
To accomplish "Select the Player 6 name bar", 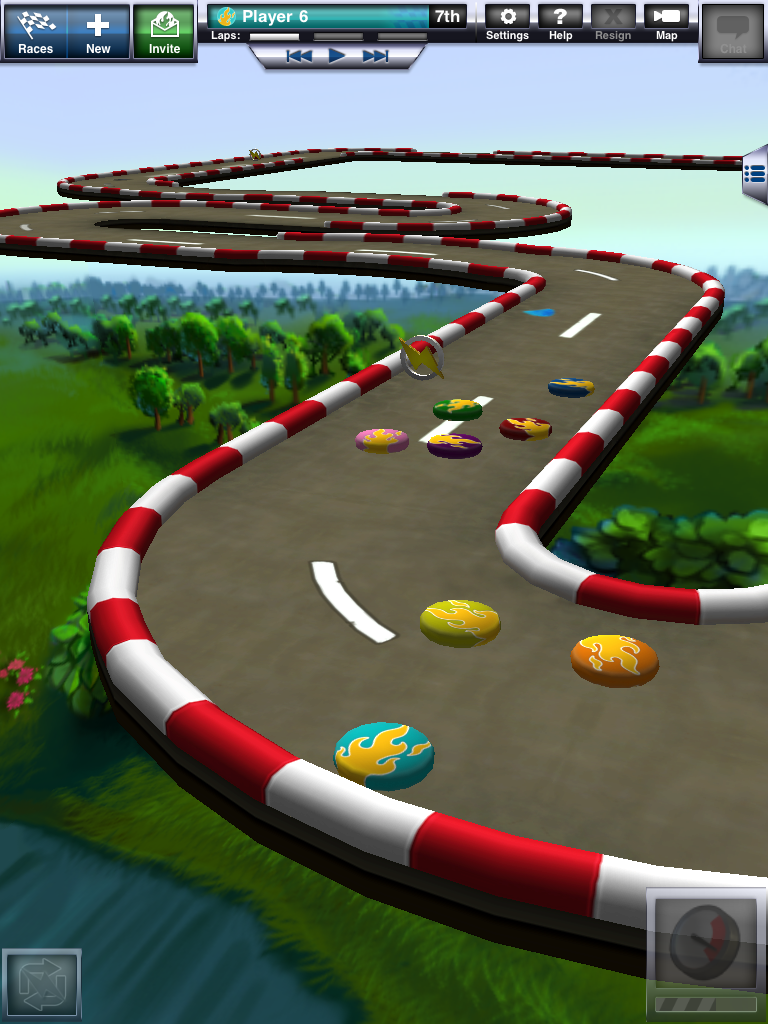I will 320,16.
